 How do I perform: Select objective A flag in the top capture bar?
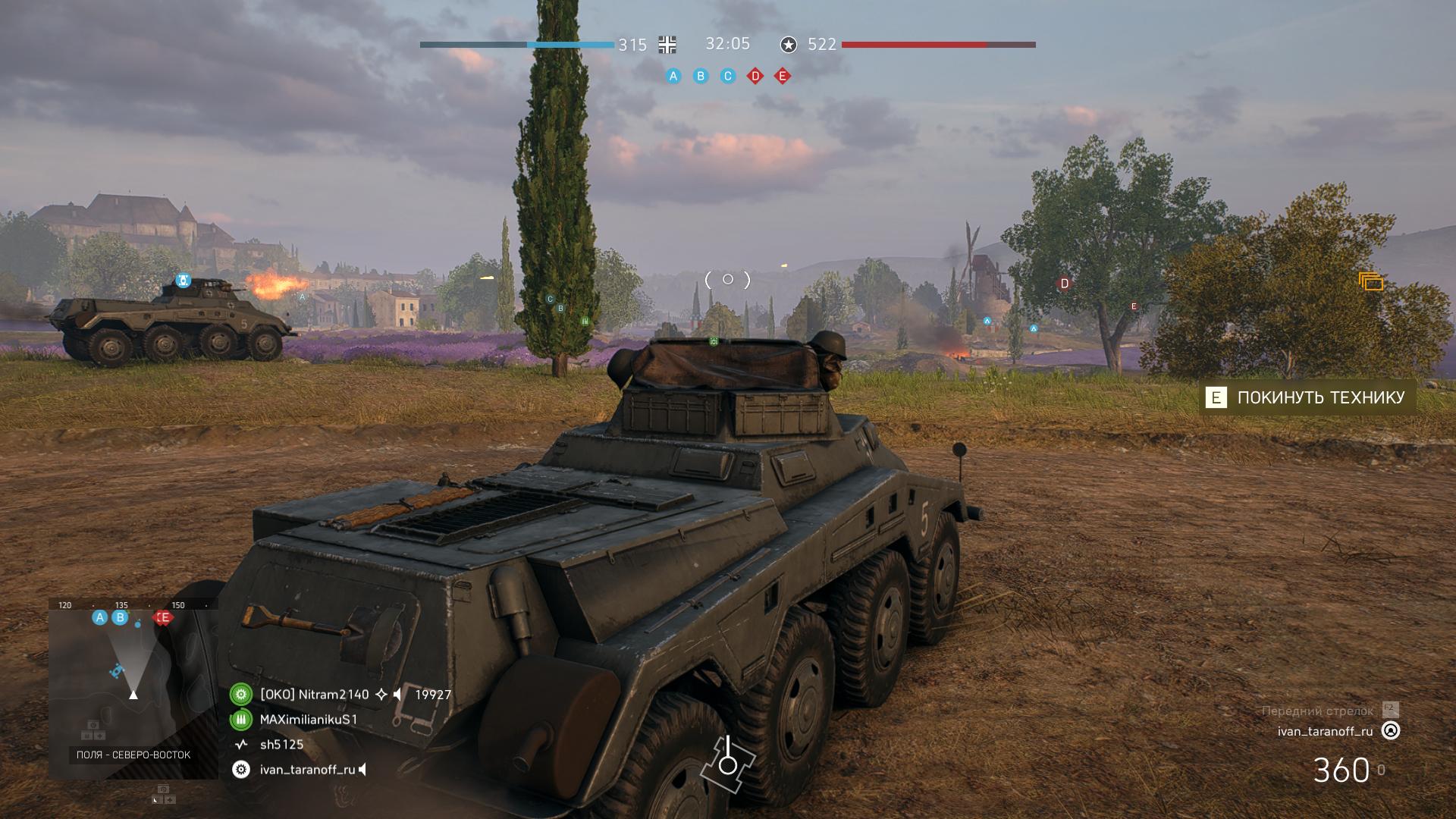click(673, 76)
